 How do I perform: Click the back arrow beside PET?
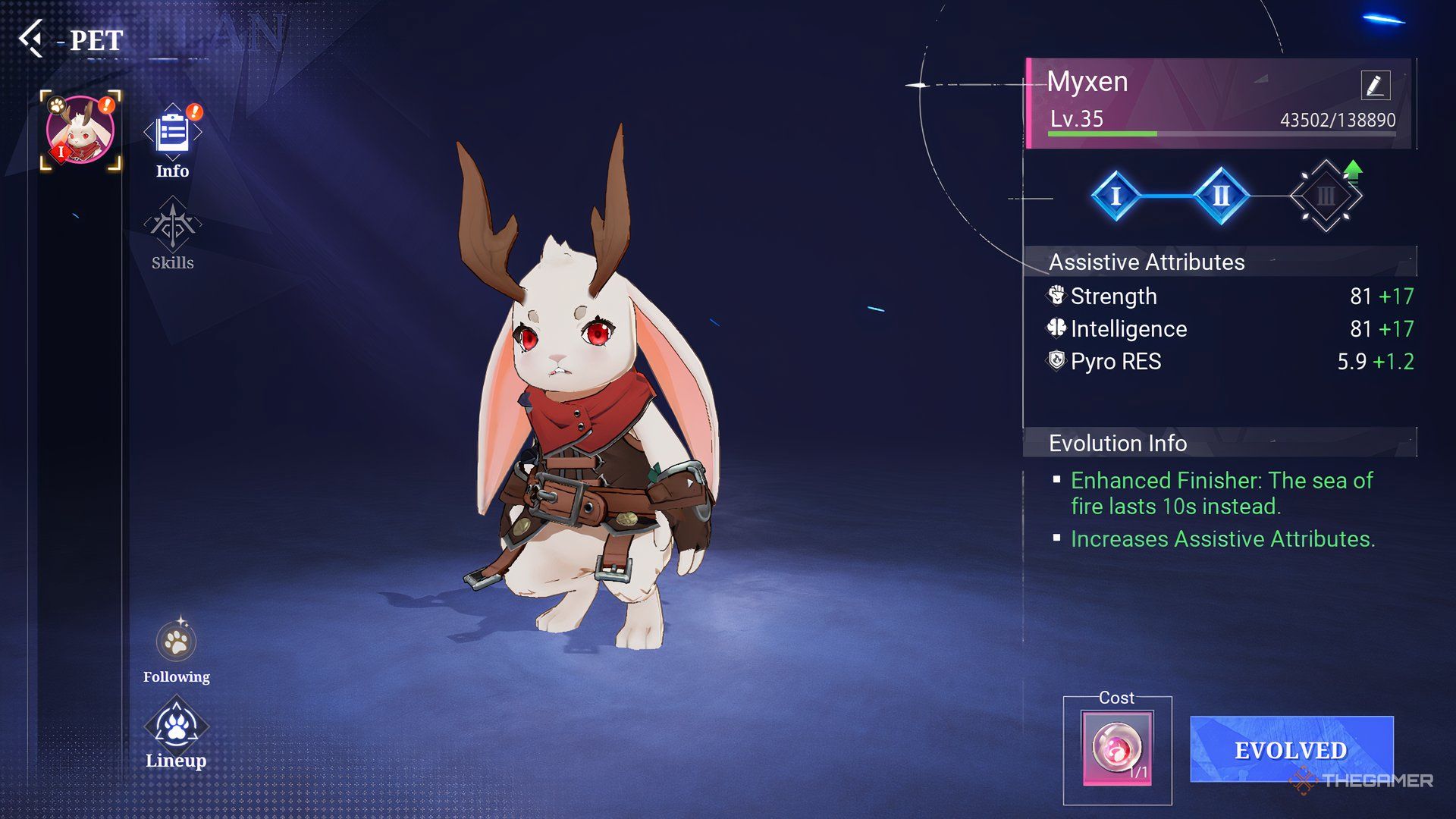(x=33, y=39)
